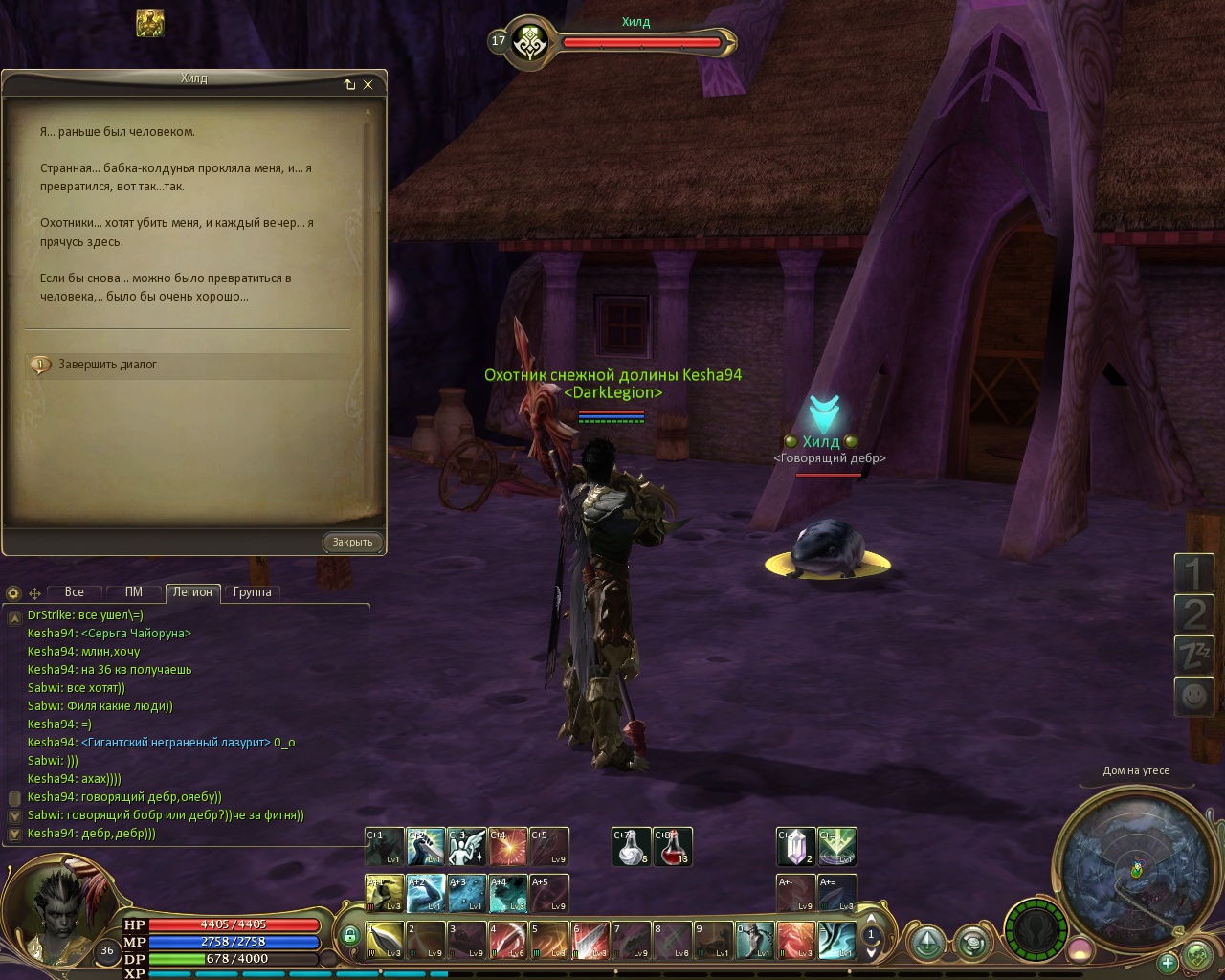Trigger the red slash skill in slot 6
Viewport: 1225px width, 980px height.
(590, 940)
